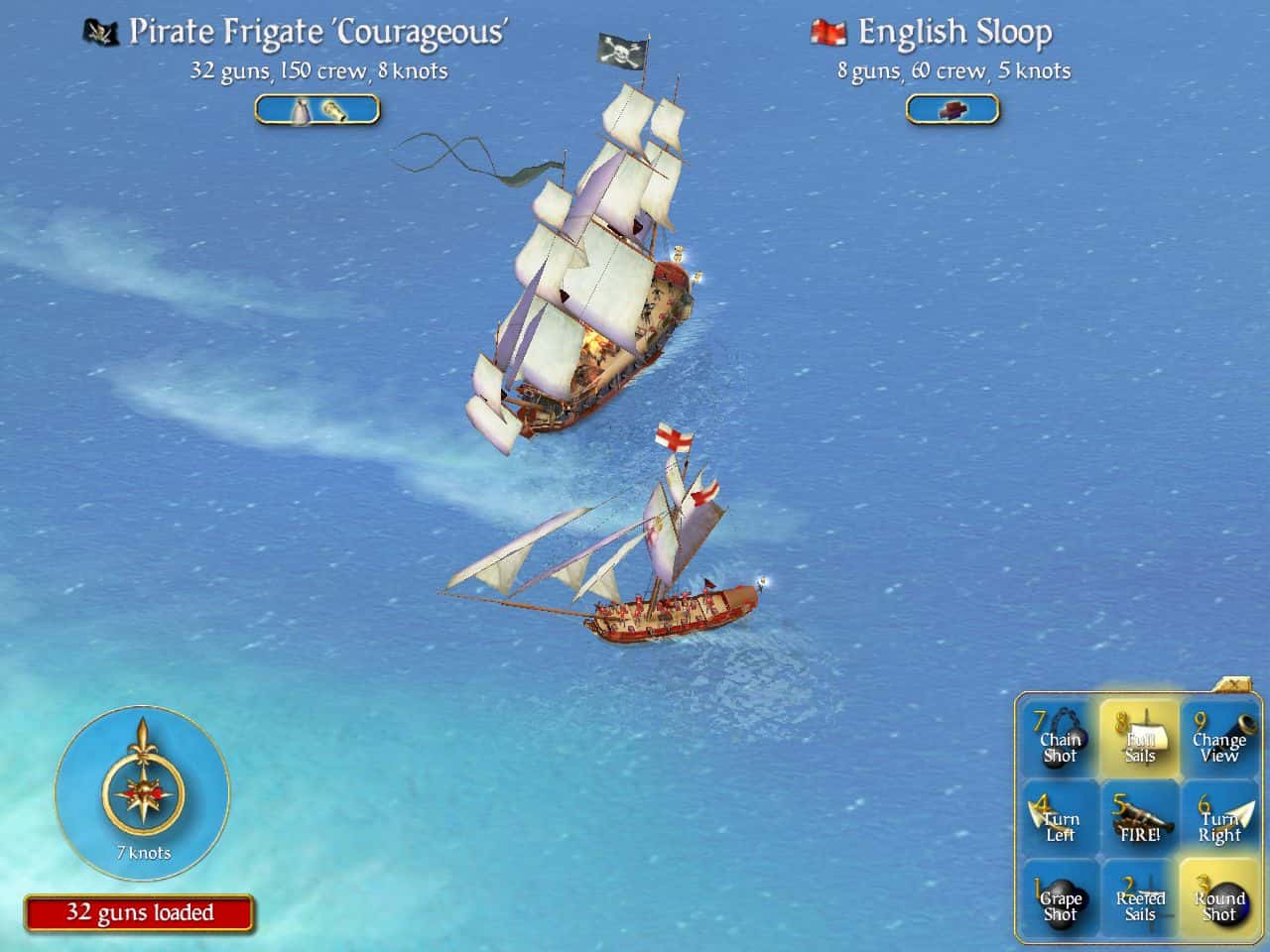Click the '7 knots' speed label
Viewport: 1270px width, 952px height.
click(142, 852)
